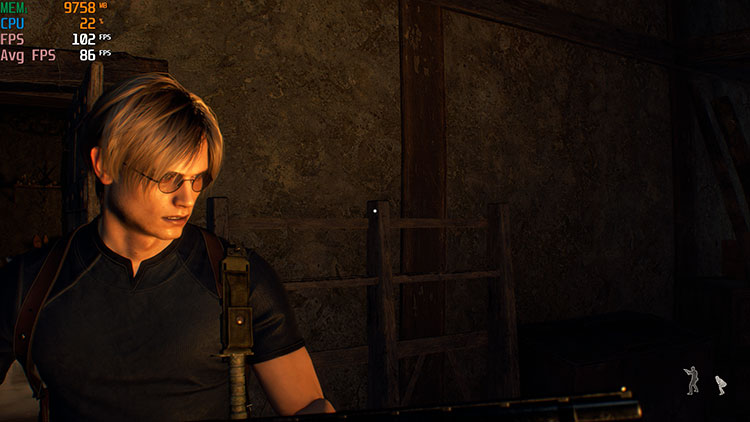Click the crouching Ashley companion icon
This screenshot has height=422, width=750.
[720, 384]
